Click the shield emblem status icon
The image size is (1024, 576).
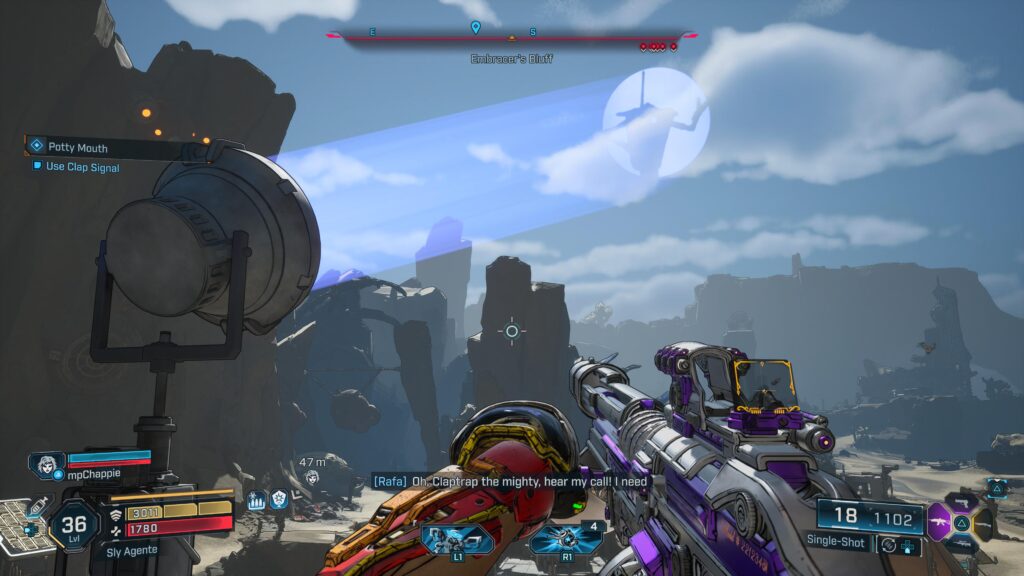point(279,500)
